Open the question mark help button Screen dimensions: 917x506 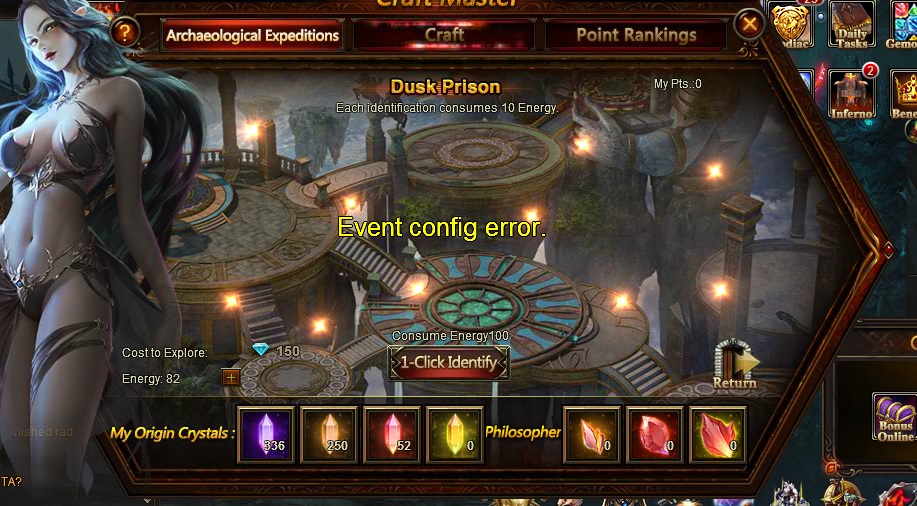point(125,32)
